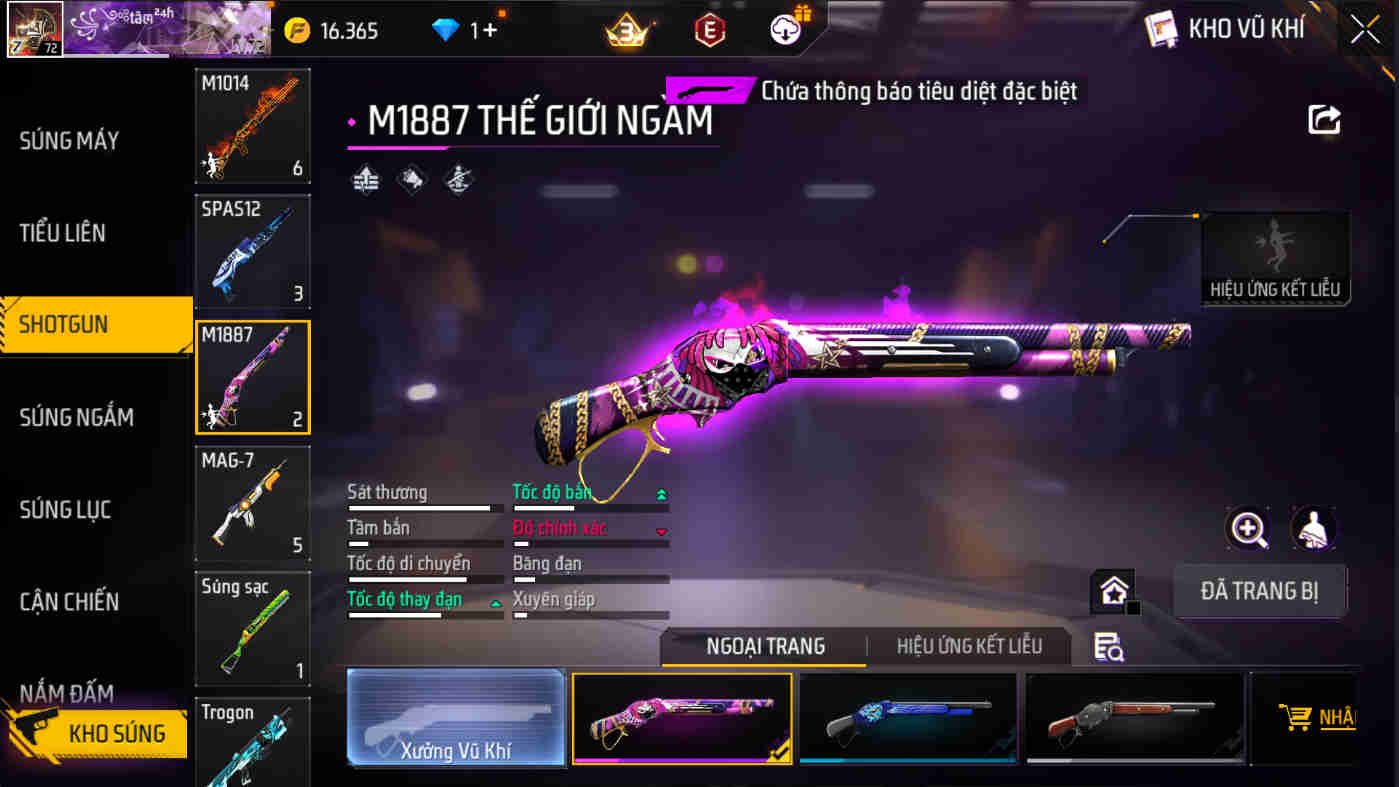Screen dimensions: 1399x787
Task: Click the first attribute badge under the weapon name
Action: tap(365, 180)
